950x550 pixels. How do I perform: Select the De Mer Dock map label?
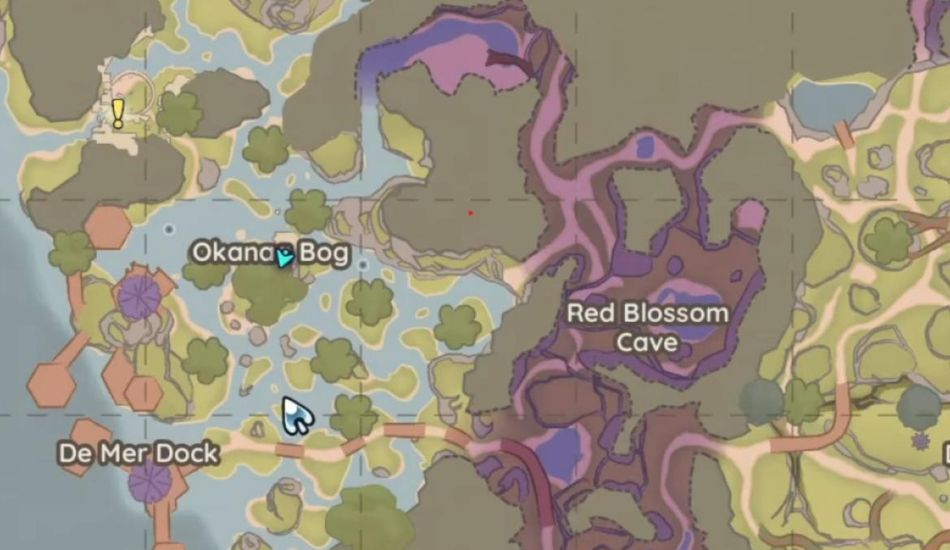pyautogui.click(x=138, y=454)
